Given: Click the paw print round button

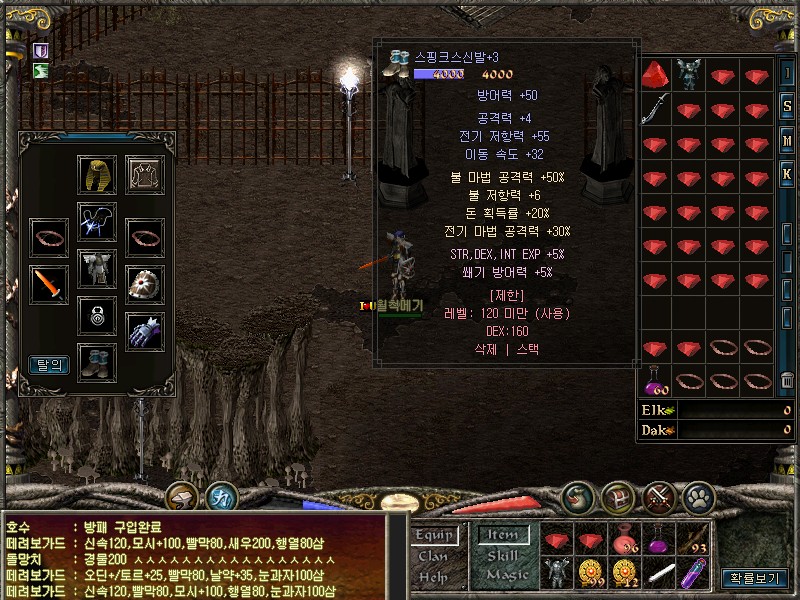Looking at the screenshot, I should pyautogui.click(x=701, y=495).
